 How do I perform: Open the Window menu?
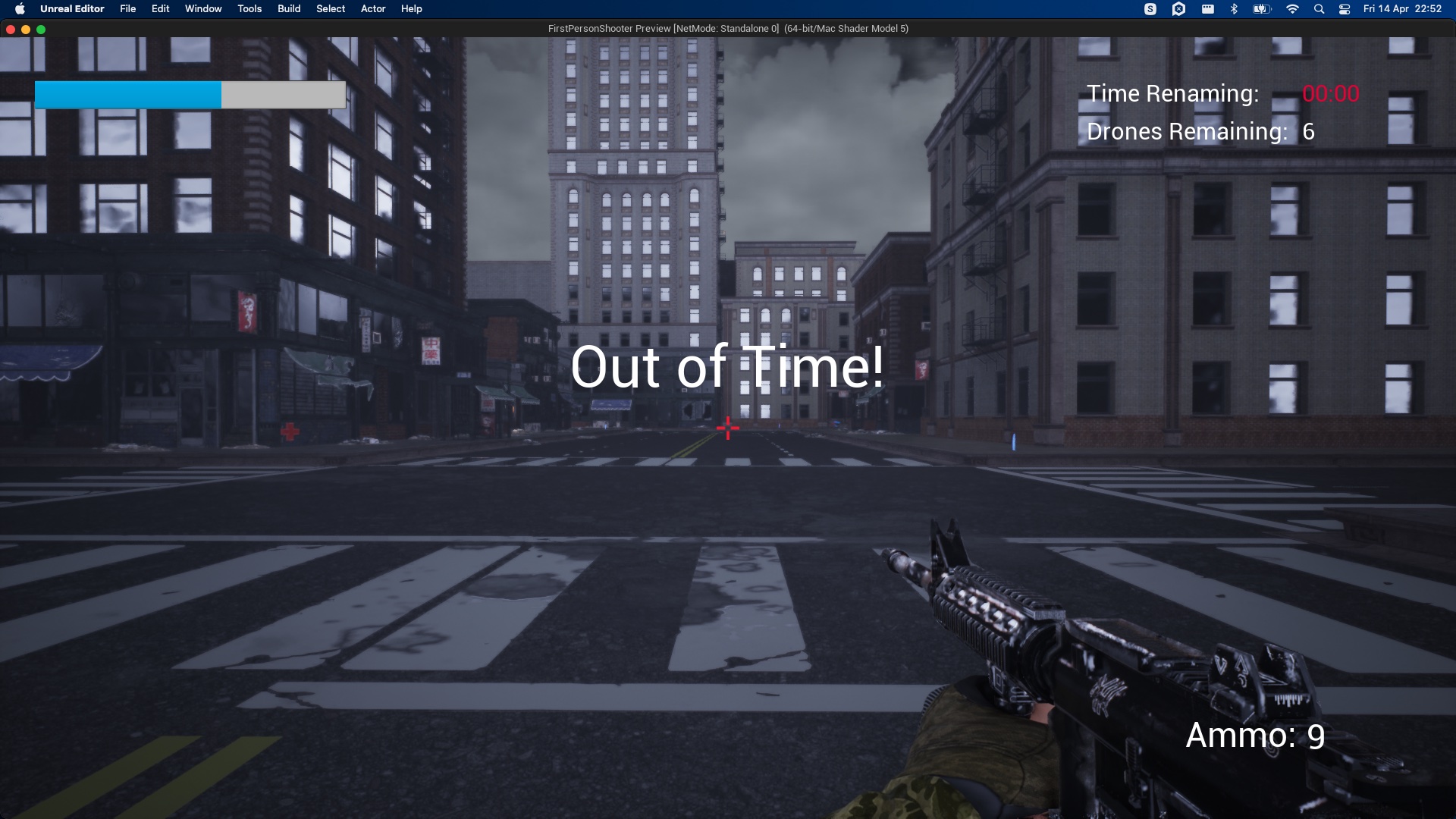tap(202, 8)
